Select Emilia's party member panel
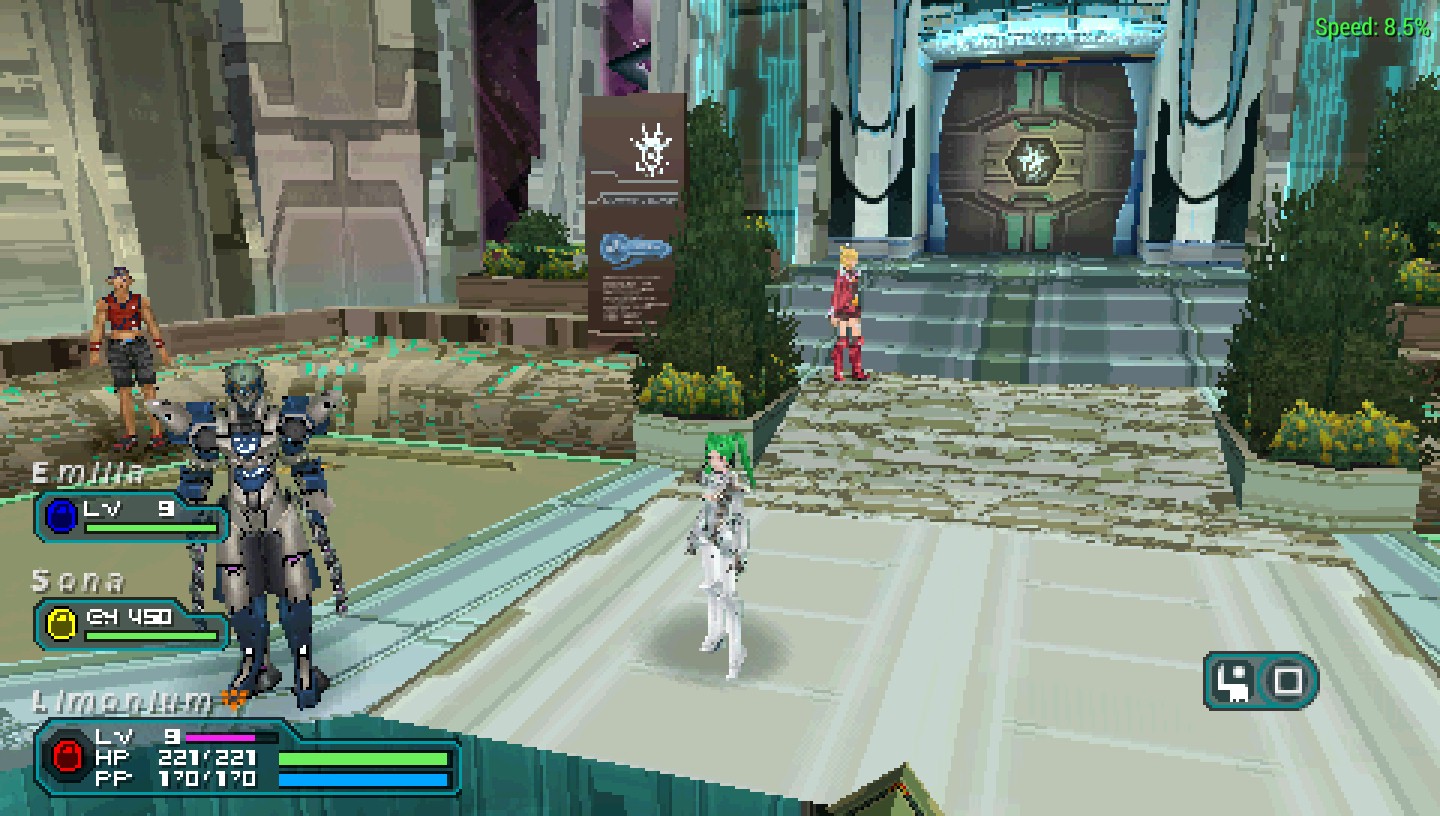The width and height of the screenshot is (1440, 816). coord(132,516)
